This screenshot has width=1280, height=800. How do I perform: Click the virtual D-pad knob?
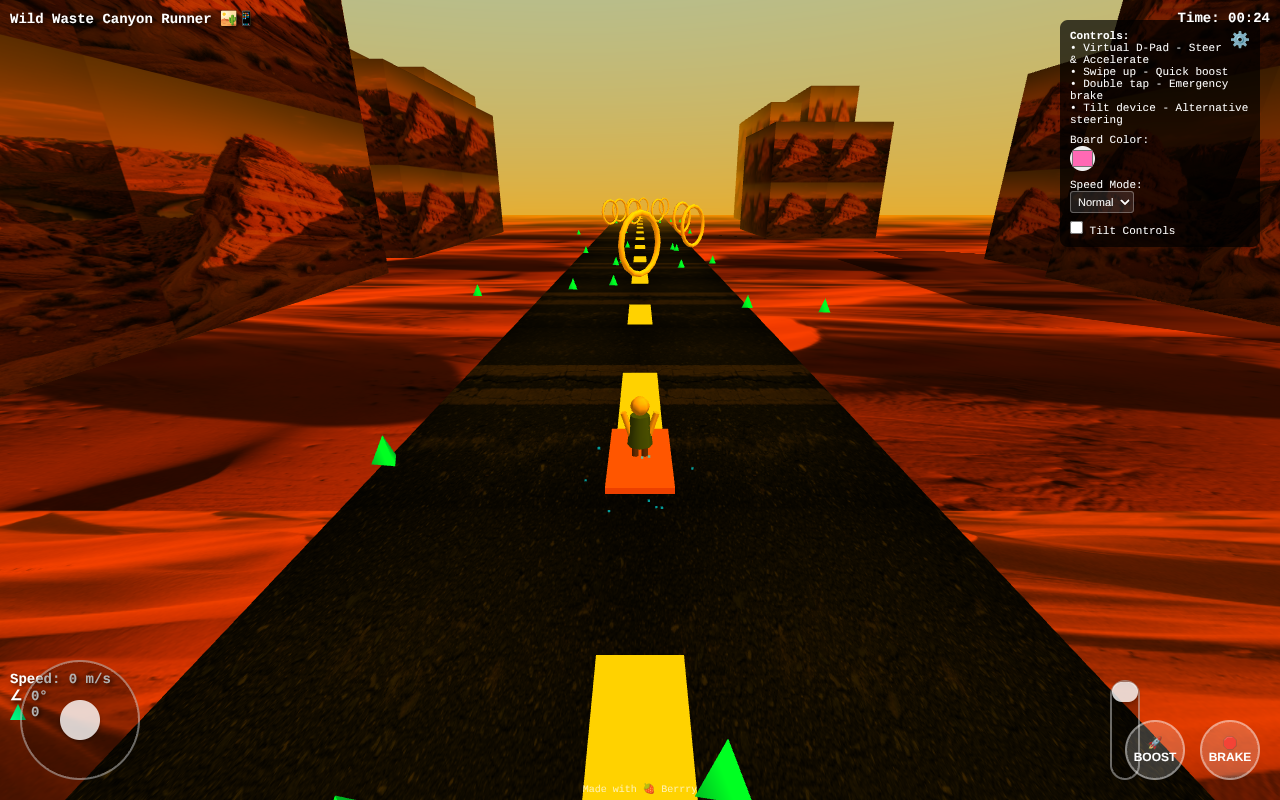coord(78,720)
